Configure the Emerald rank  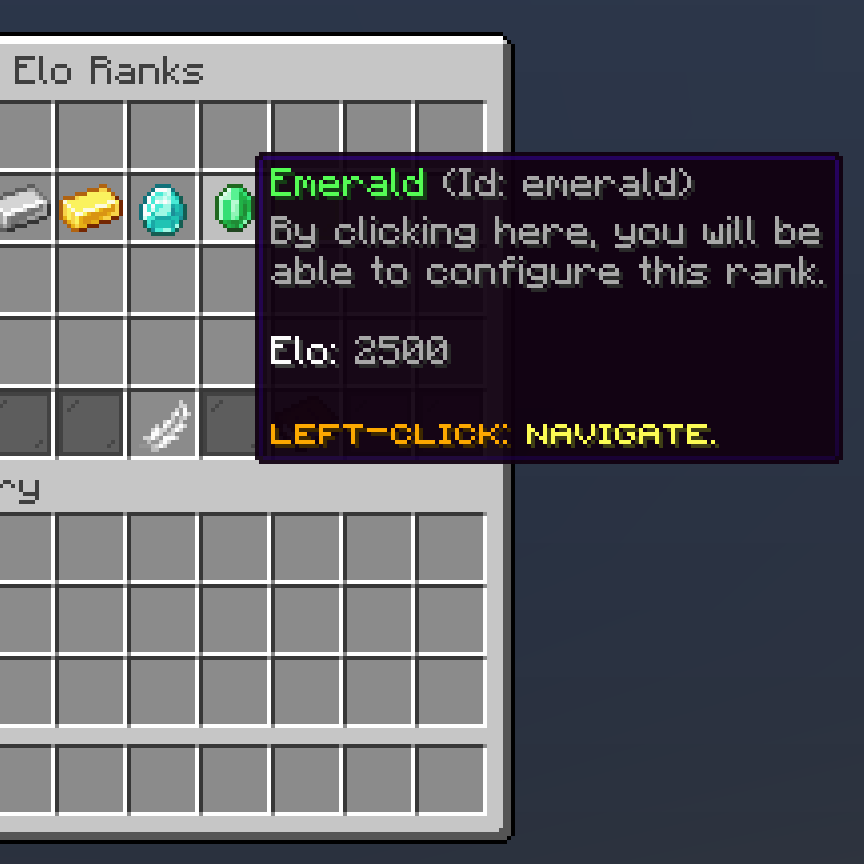(234, 207)
